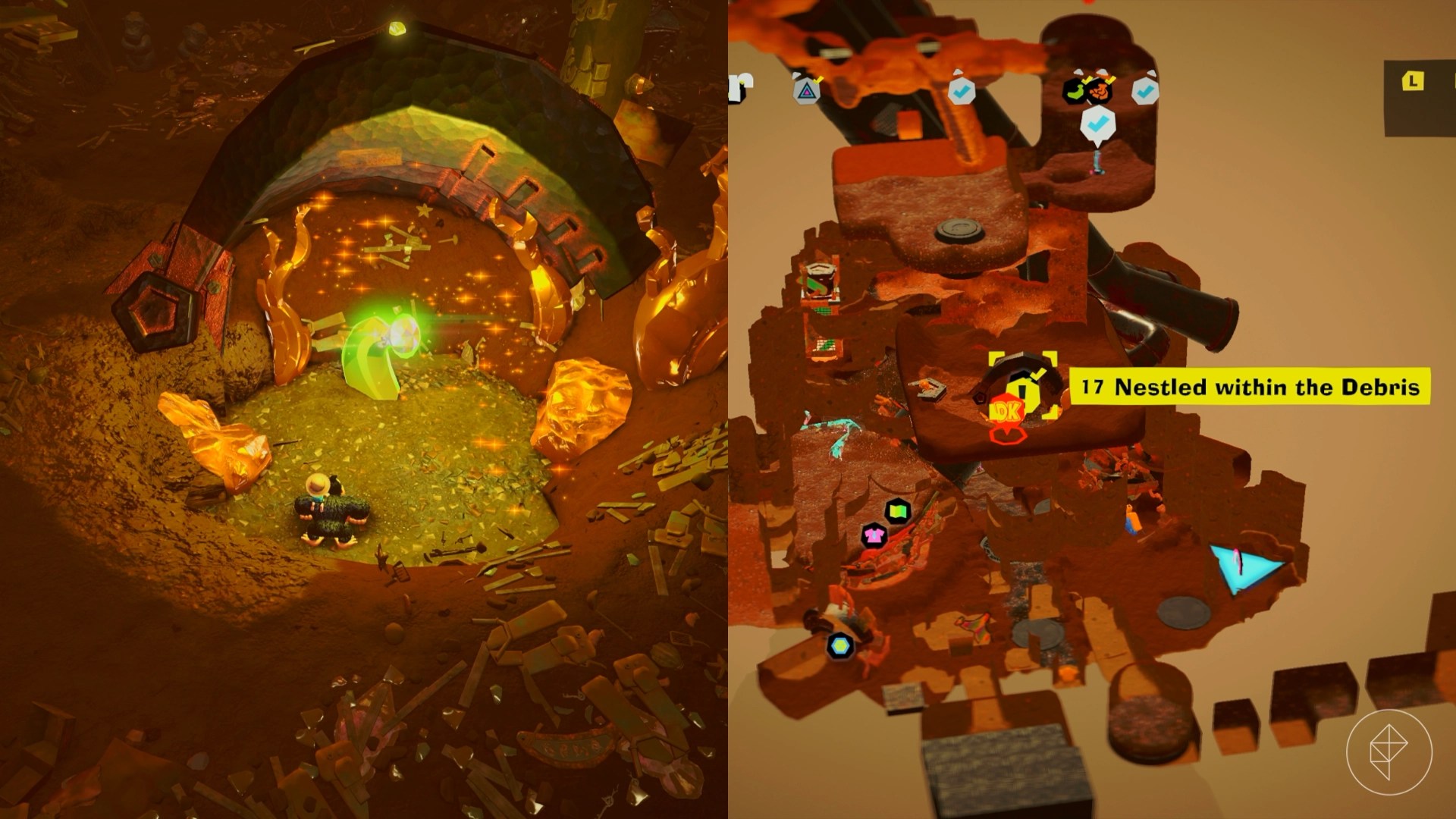The image size is (1456, 819).
Task: Select the DK player location marker
Action: coord(1007,414)
